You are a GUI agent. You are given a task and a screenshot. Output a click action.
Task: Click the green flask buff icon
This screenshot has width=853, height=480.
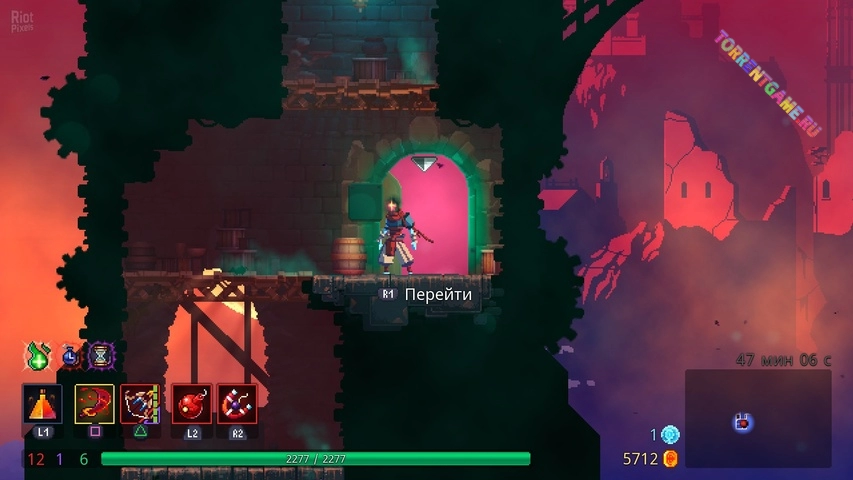pos(38,356)
